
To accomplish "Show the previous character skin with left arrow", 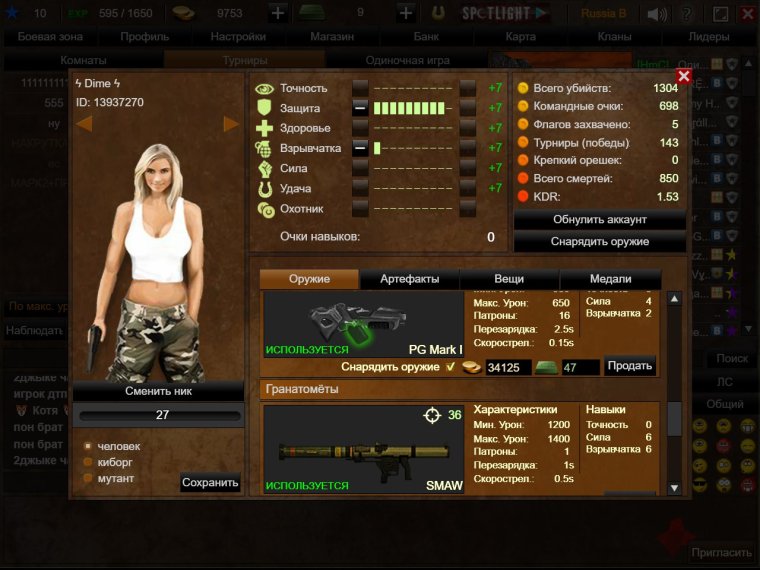I will (x=85, y=124).
